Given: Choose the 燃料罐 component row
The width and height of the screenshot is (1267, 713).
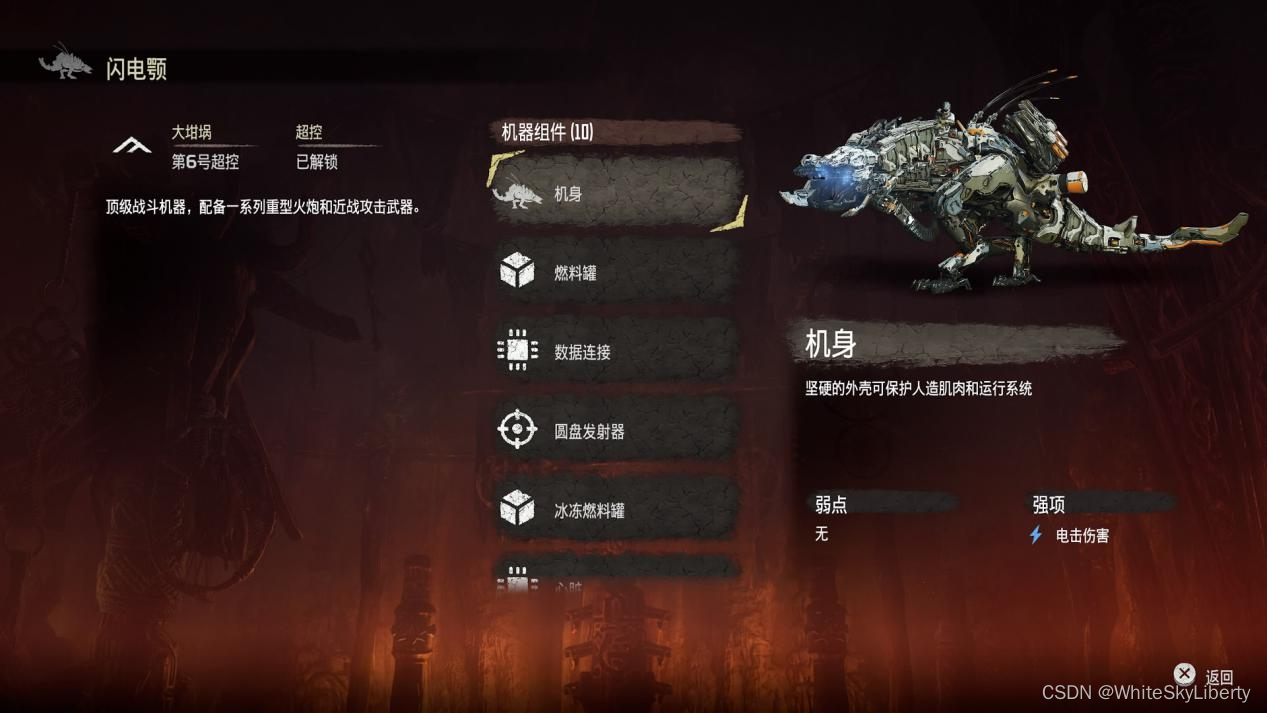Looking at the screenshot, I should coord(616,272).
